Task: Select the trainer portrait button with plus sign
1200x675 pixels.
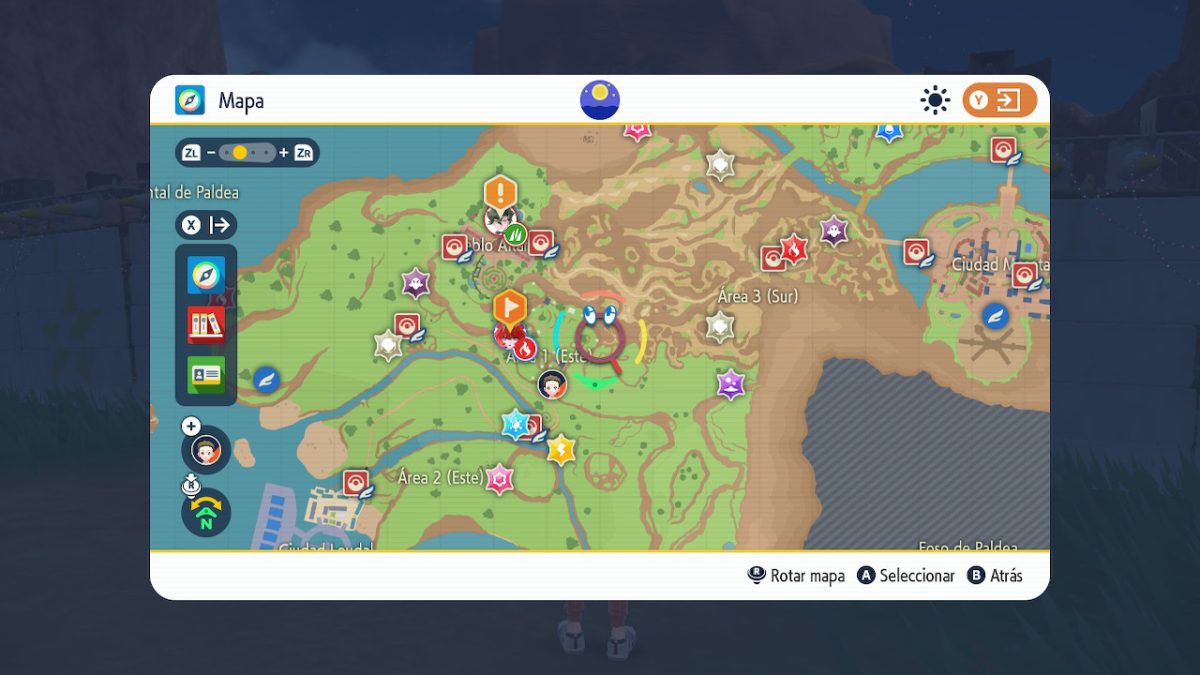Action: pos(206,449)
